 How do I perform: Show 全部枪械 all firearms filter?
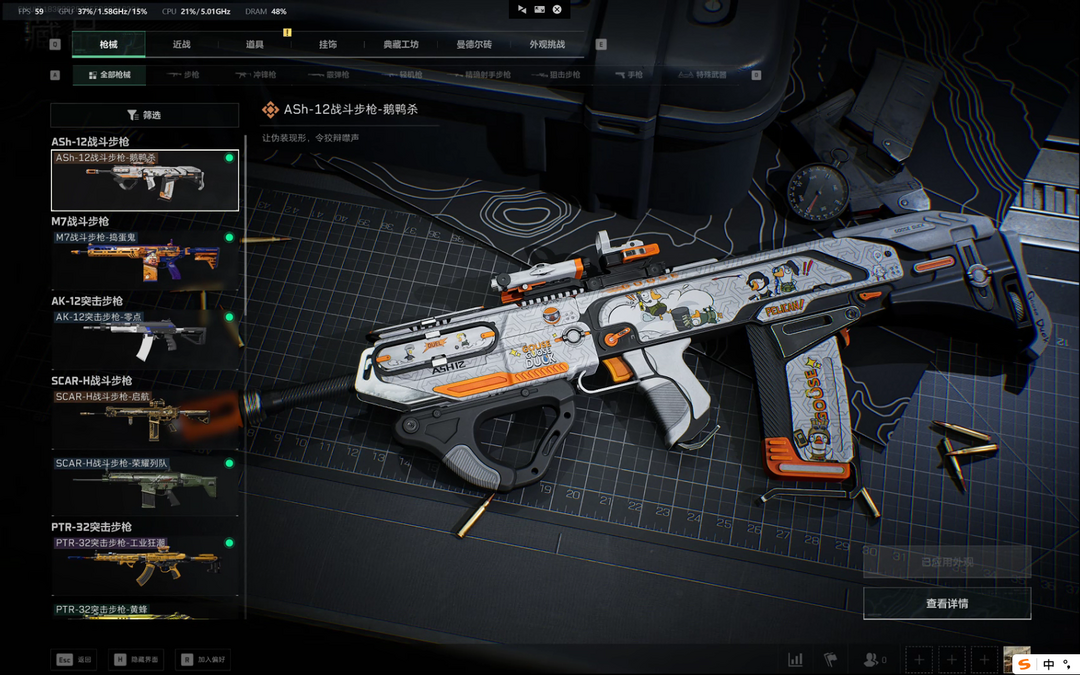[x=109, y=75]
